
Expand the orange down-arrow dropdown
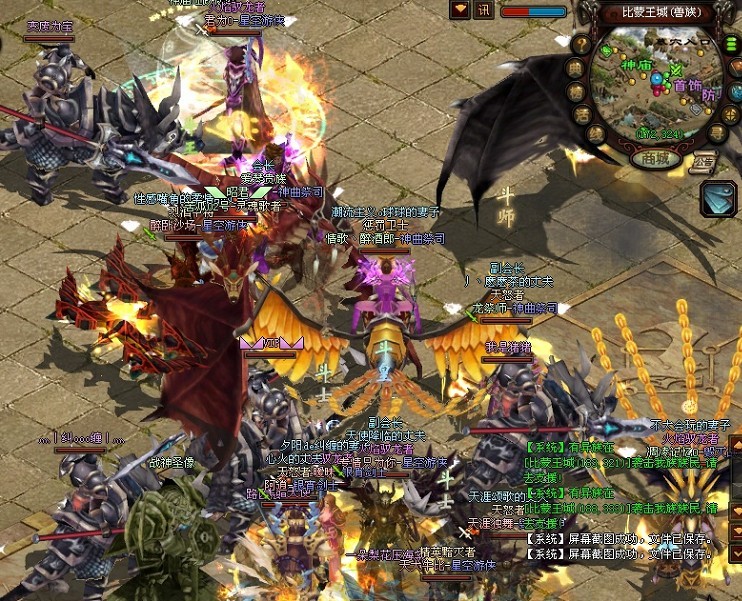(x=460, y=10)
